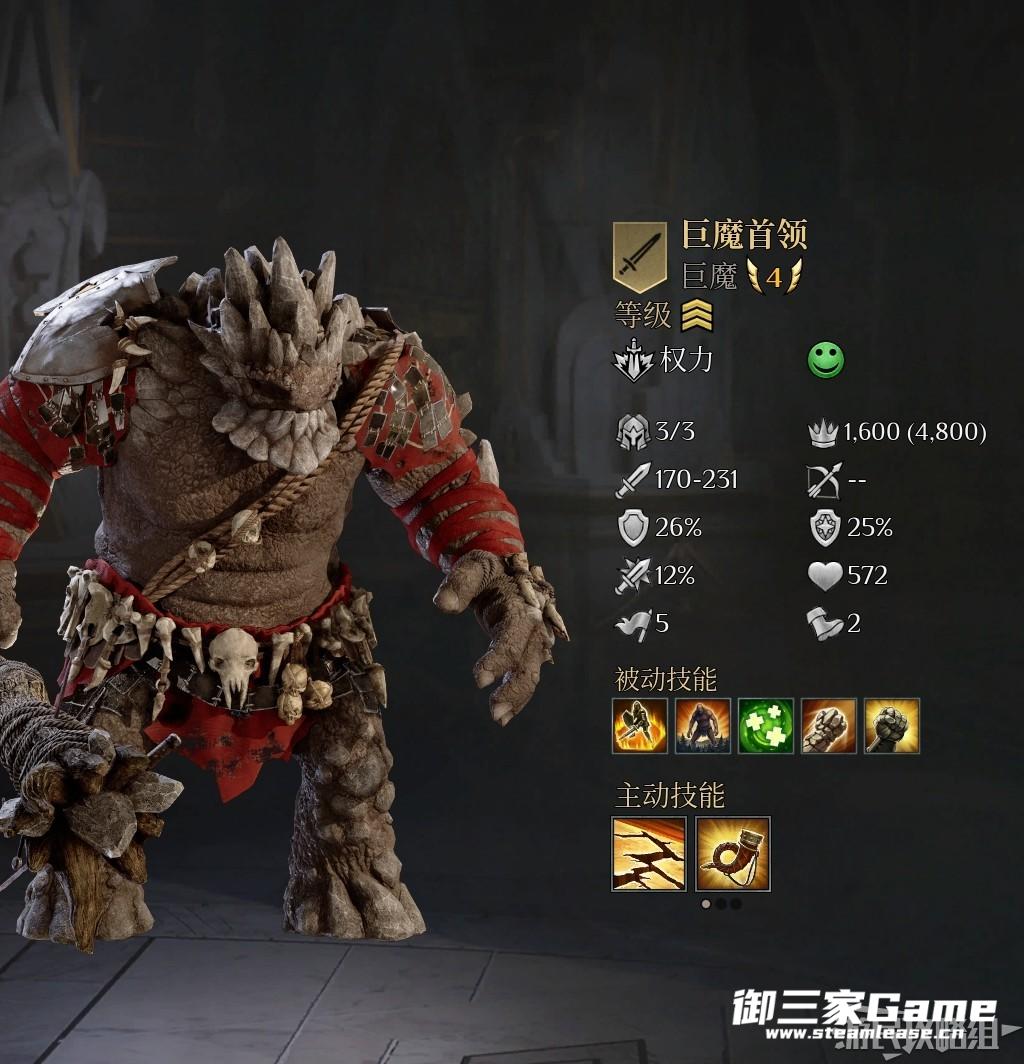Select the 权力 faction icon
Screen dimensions: 1024x1064
pos(633,361)
